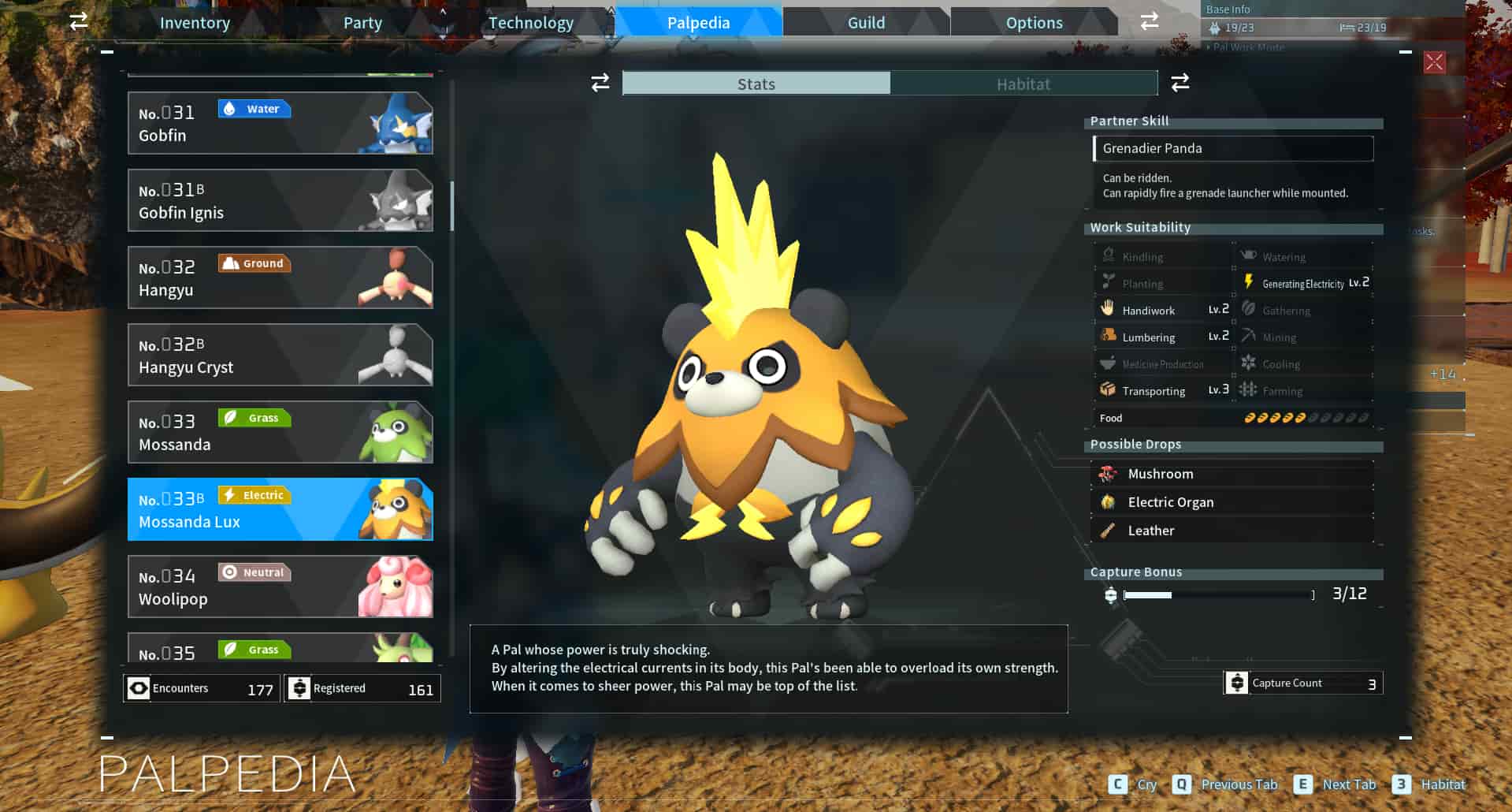Select the Handiwork work suitability icon
This screenshot has width=1512, height=812.
pos(1108,309)
